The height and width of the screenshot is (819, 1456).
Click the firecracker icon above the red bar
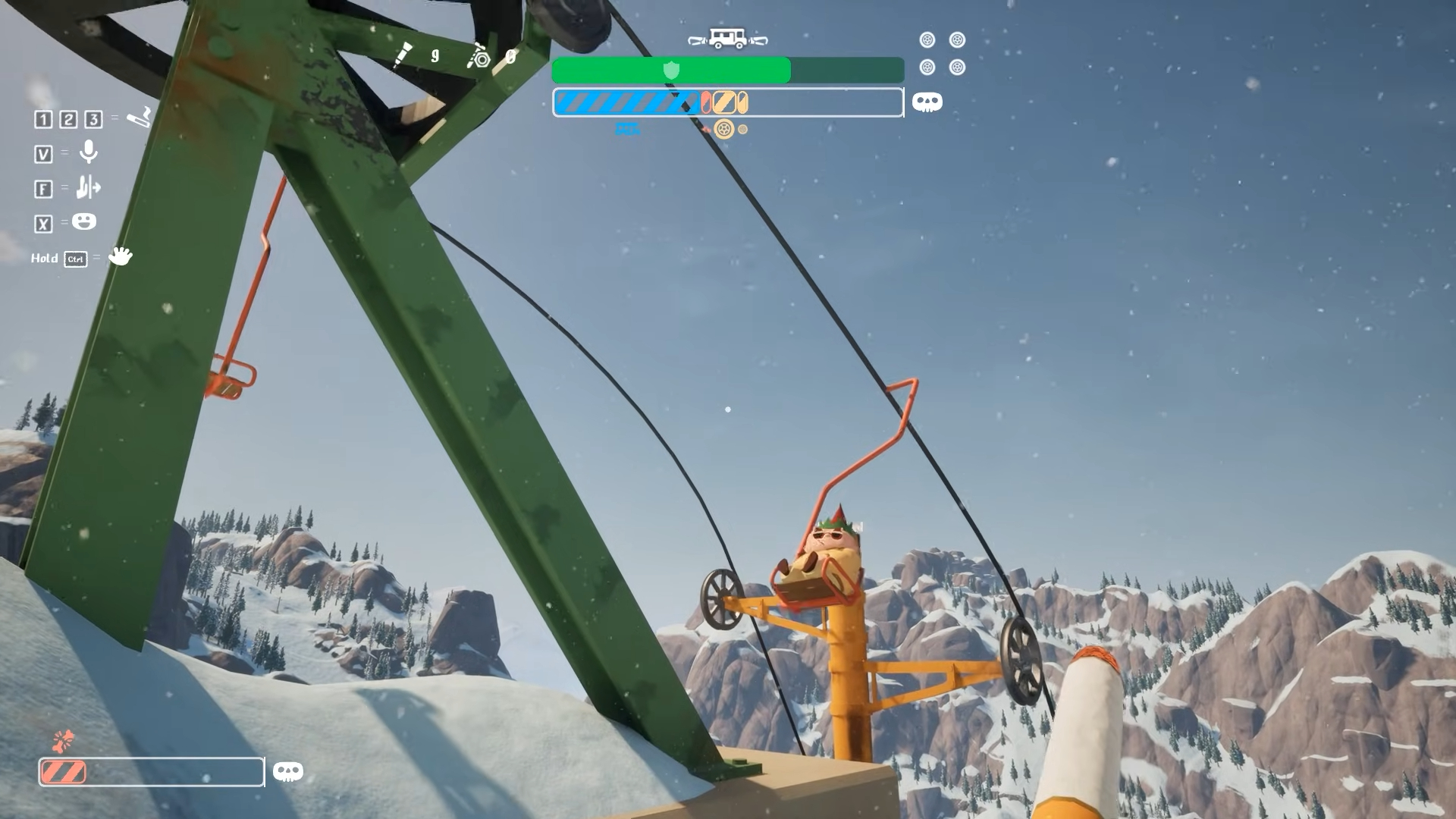click(x=64, y=739)
